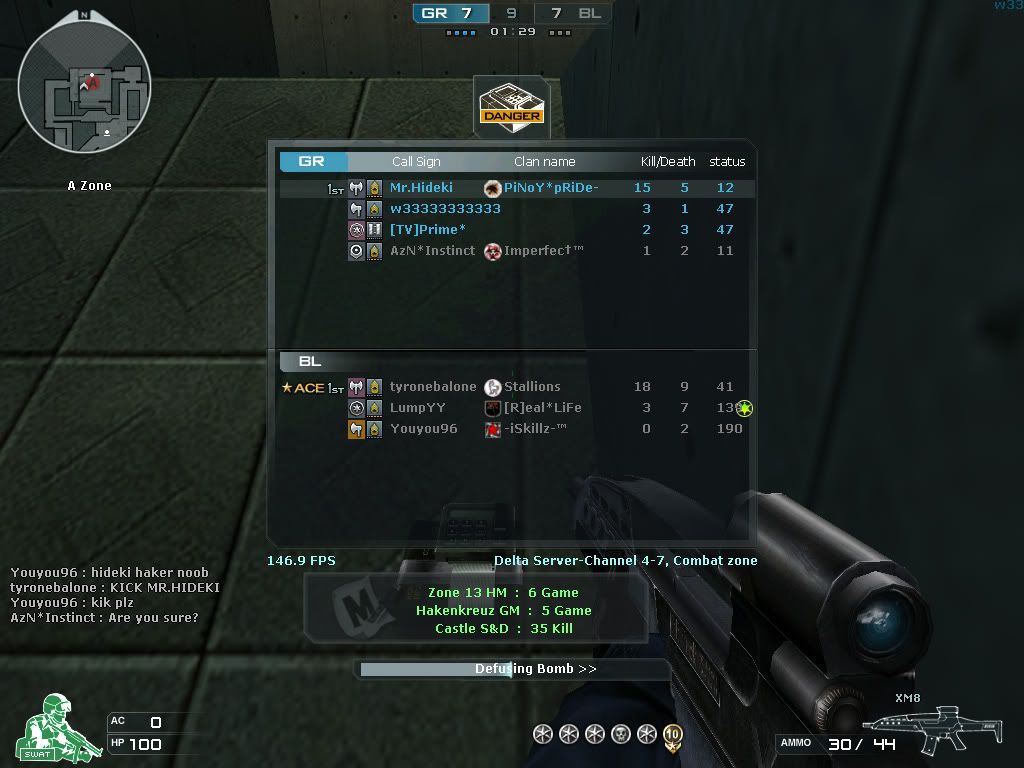Select the Youyou96 player row
This screenshot has height=768, width=1024.
pos(423,429)
